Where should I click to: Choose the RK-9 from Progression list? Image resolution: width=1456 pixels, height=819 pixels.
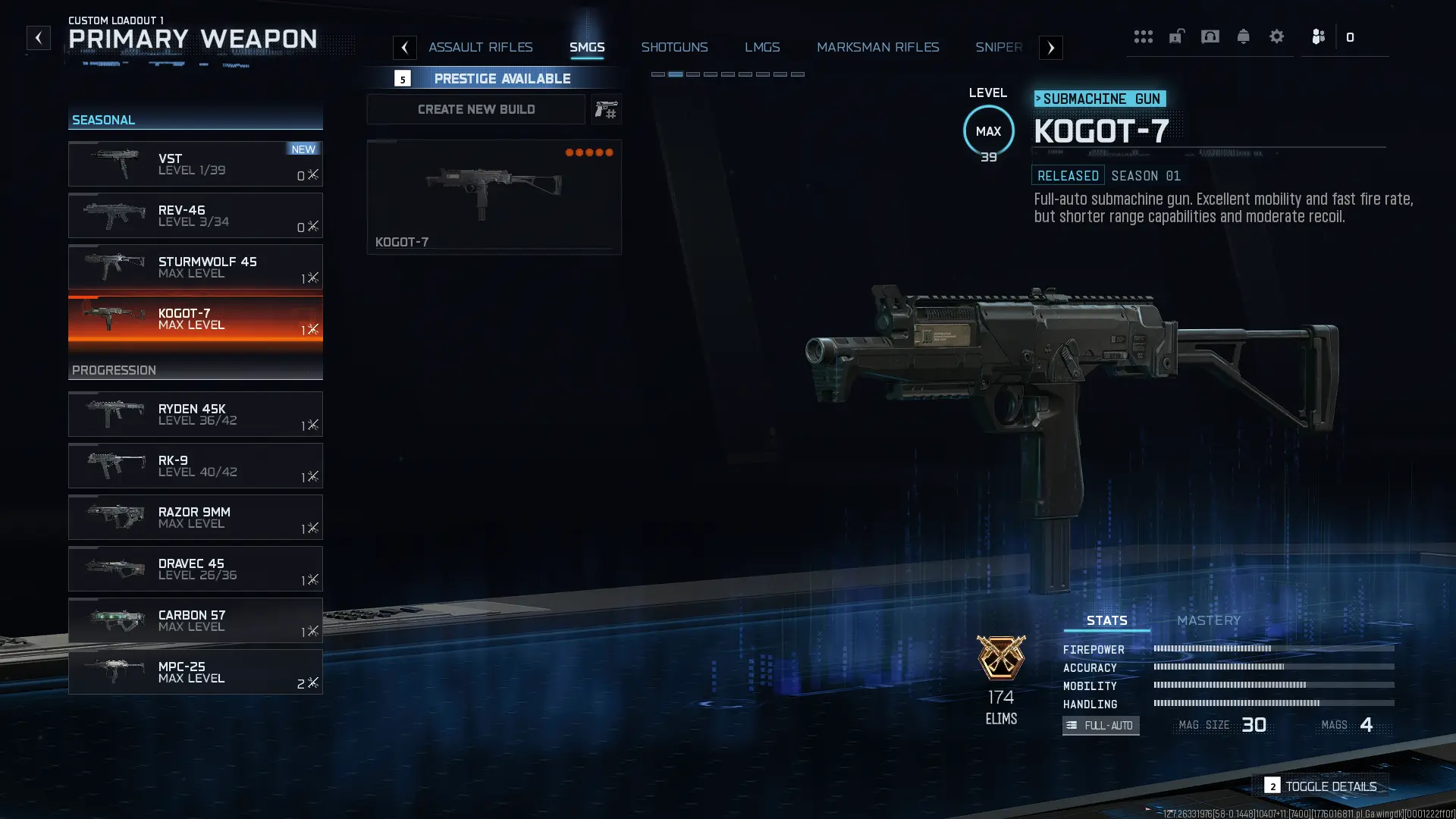[195, 466]
